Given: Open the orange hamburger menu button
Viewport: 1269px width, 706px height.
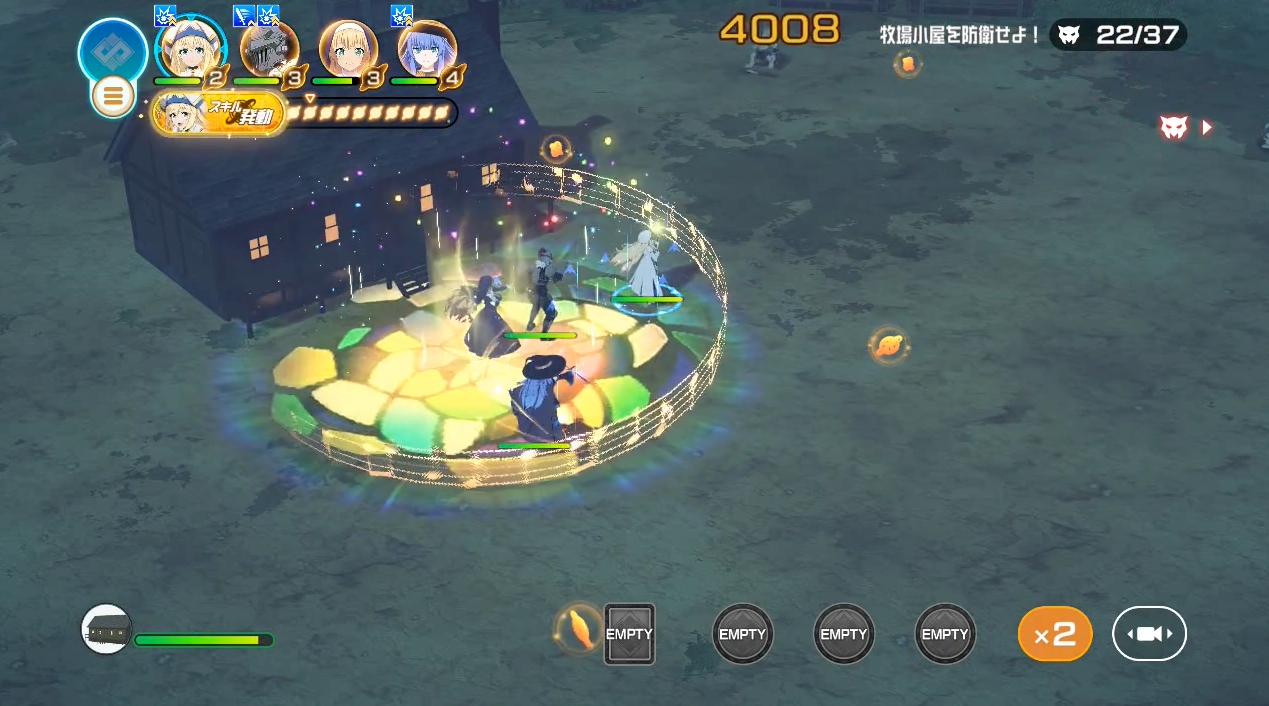Looking at the screenshot, I should (x=113, y=97).
